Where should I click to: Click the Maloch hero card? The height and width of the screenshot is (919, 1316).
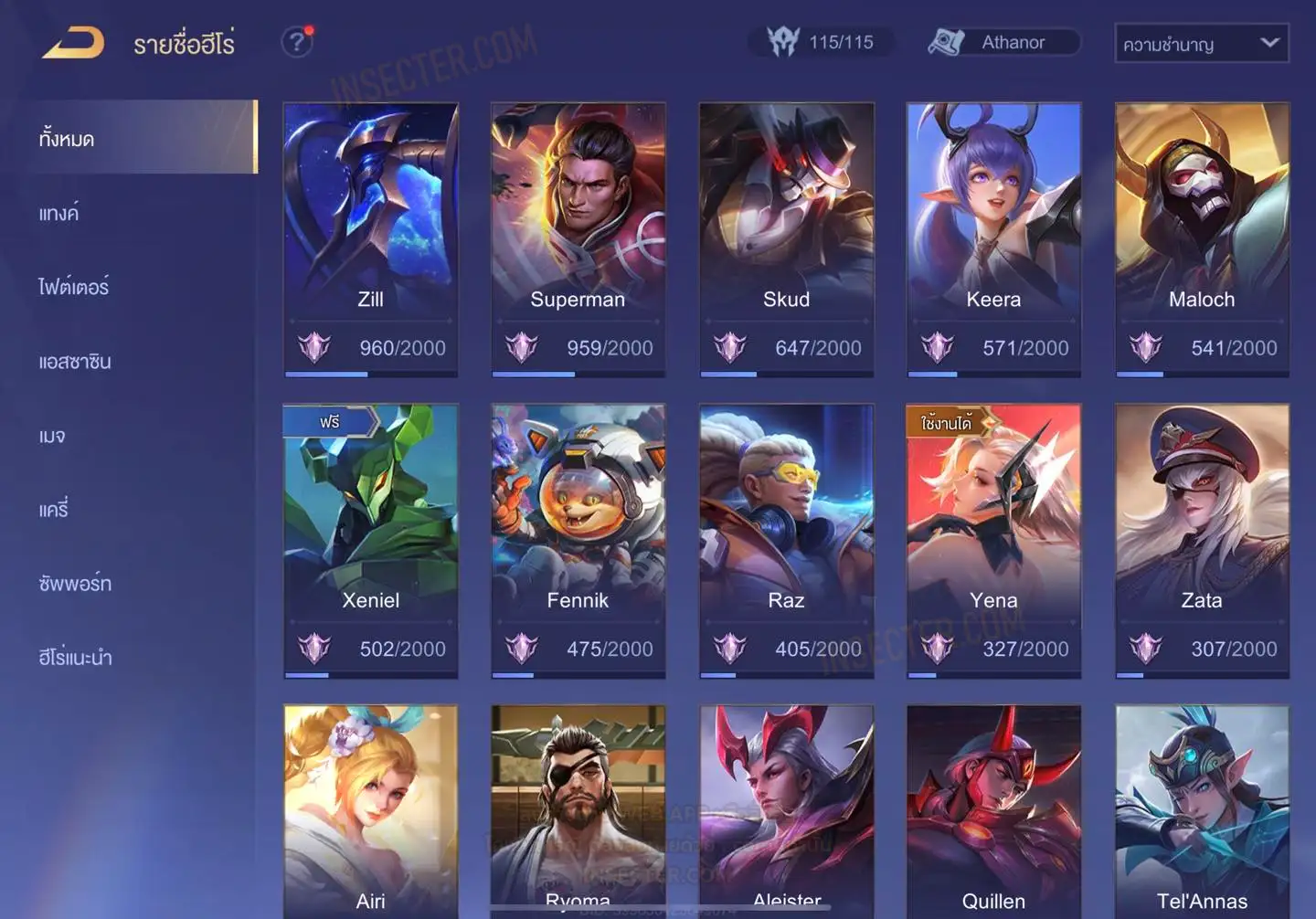(x=1202, y=238)
